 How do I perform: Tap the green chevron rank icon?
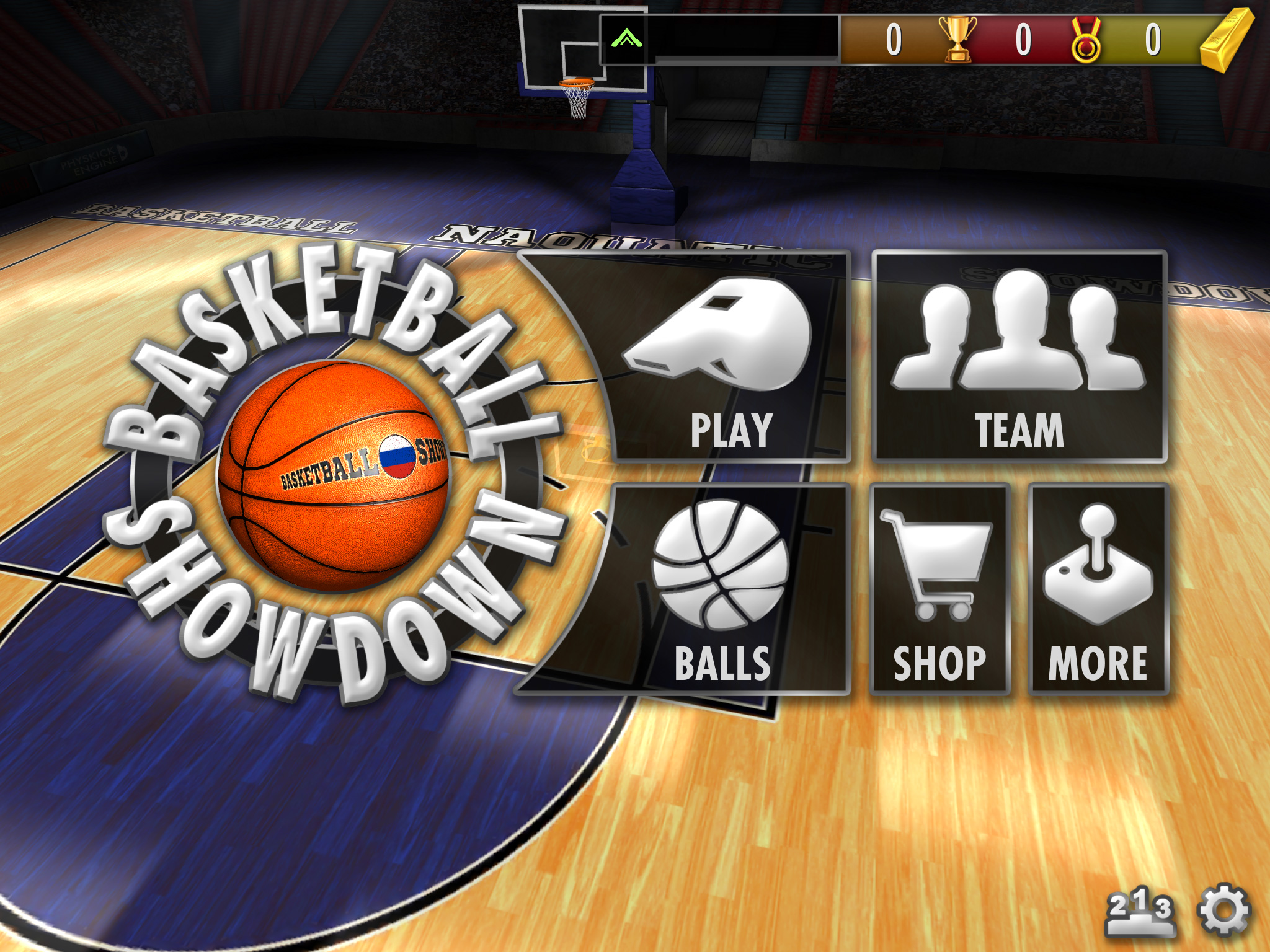pyautogui.click(x=627, y=39)
